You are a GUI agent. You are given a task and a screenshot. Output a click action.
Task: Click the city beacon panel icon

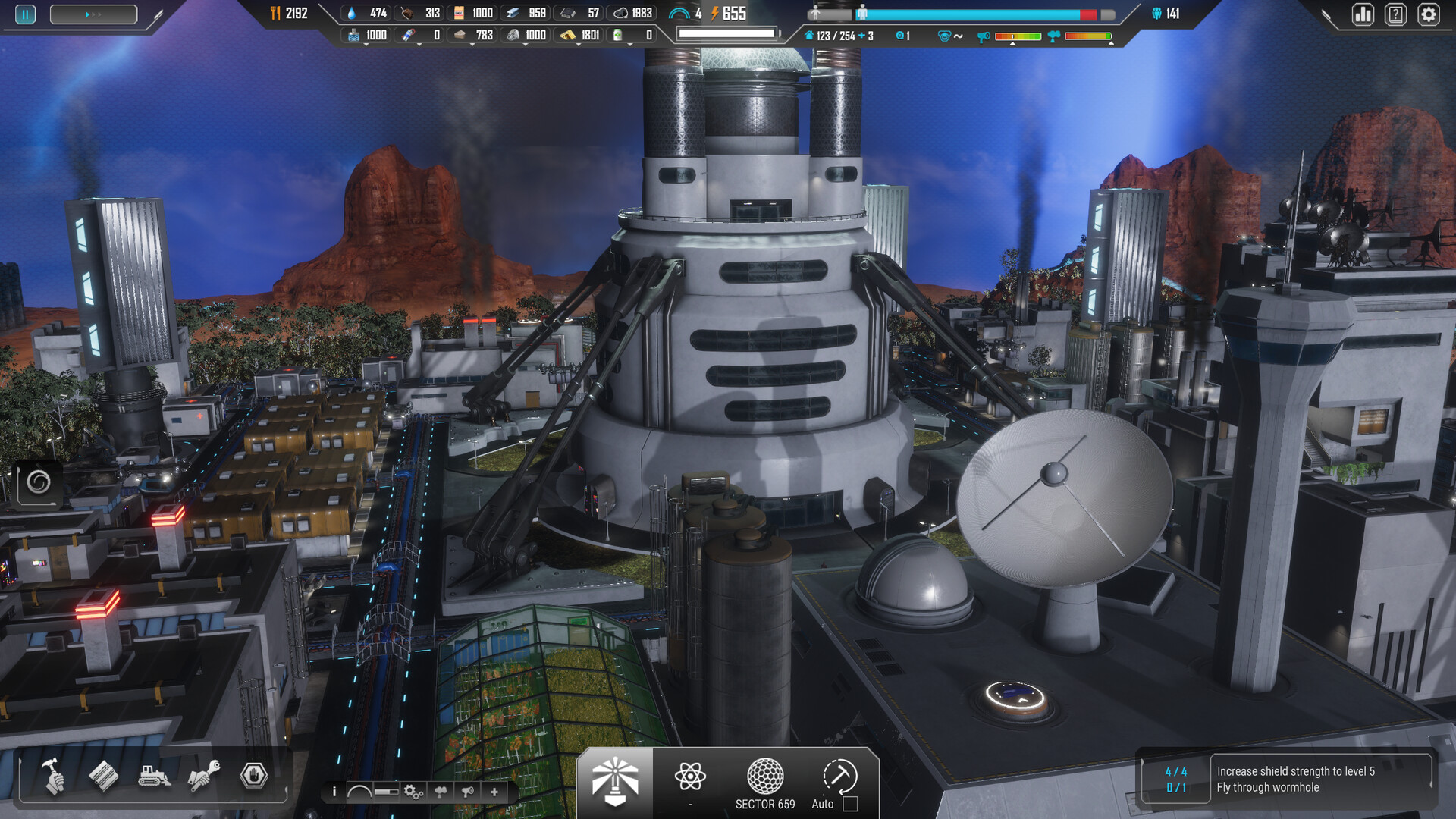click(x=614, y=777)
